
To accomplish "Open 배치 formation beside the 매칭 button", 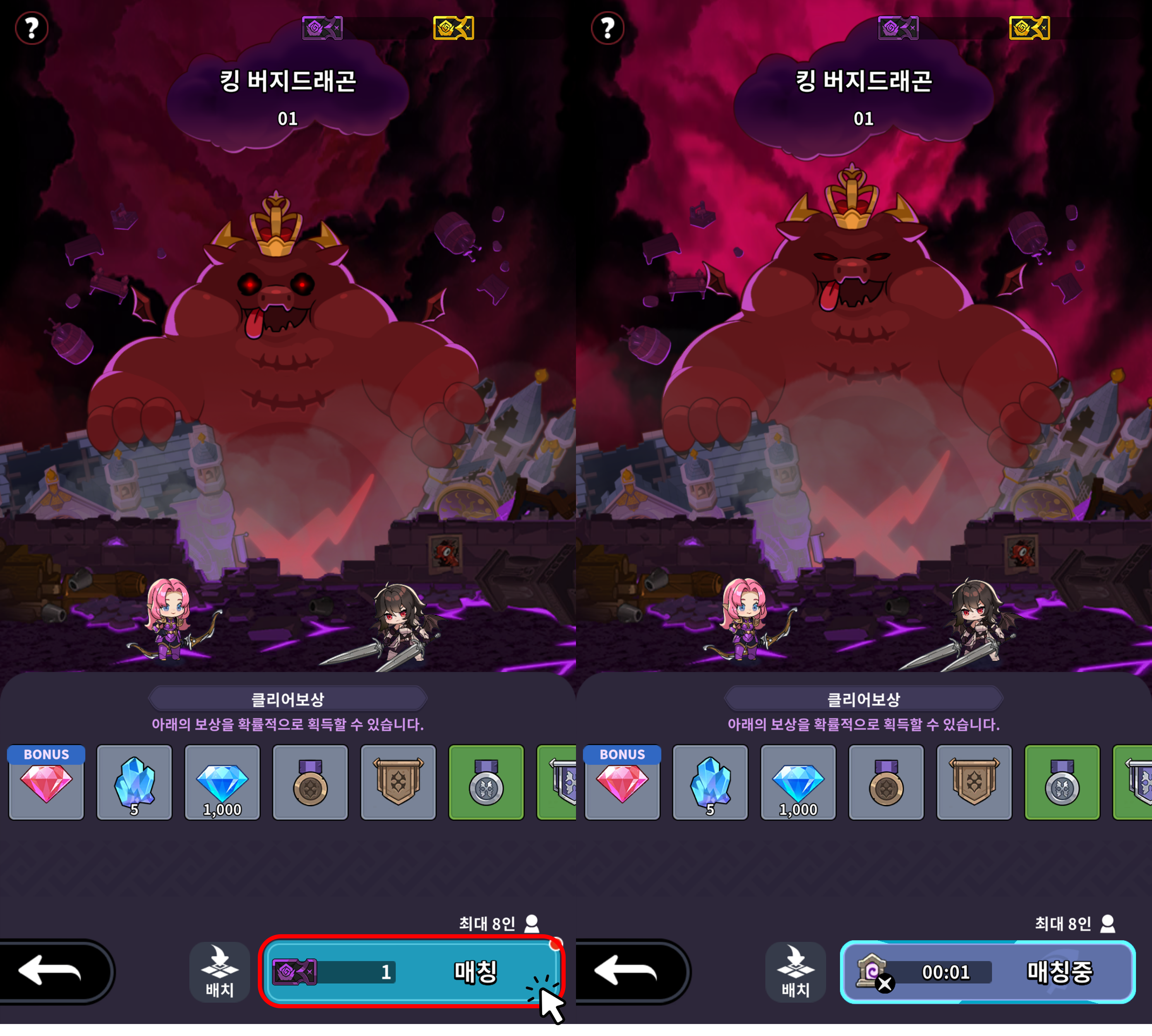I will click(x=220, y=971).
